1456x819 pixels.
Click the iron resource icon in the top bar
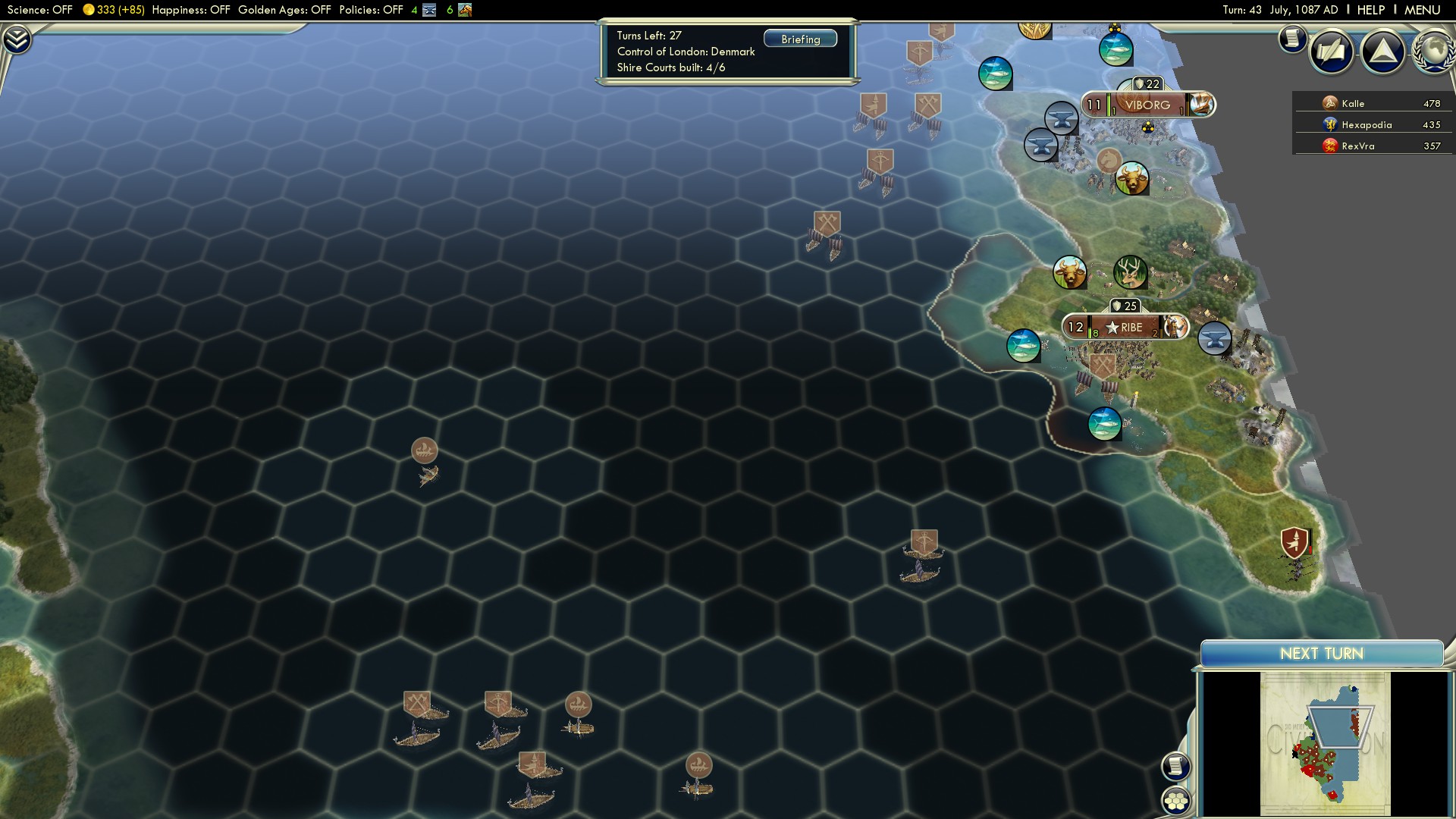pos(429,11)
